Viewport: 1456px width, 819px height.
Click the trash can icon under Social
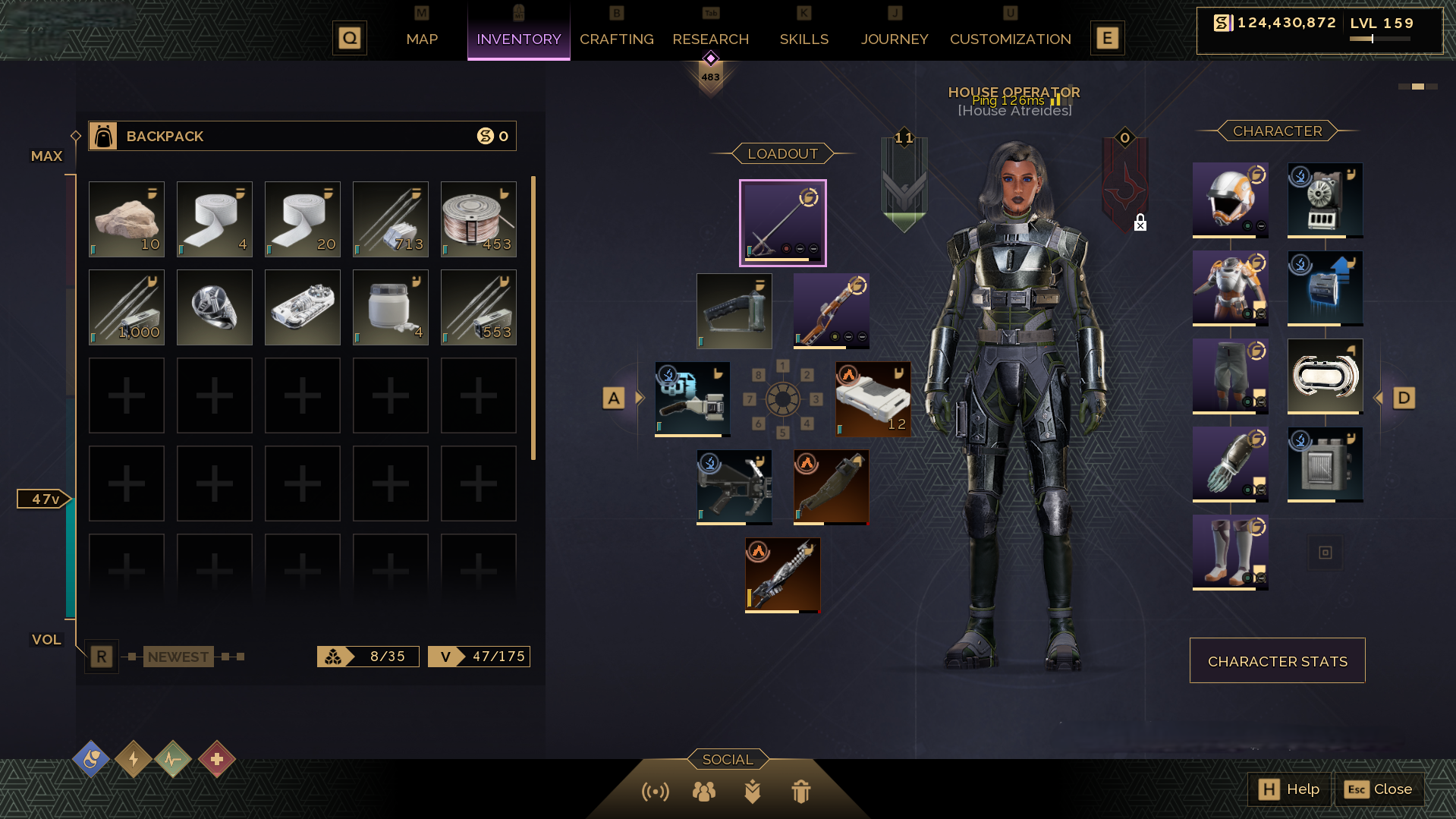[x=800, y=792]
